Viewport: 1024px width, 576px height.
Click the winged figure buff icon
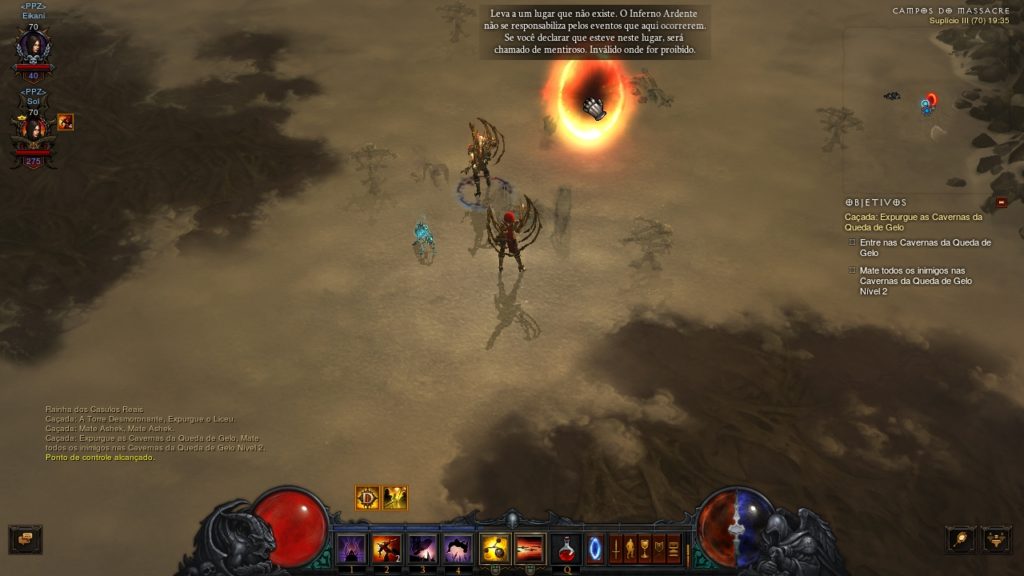tap(395, 497)
